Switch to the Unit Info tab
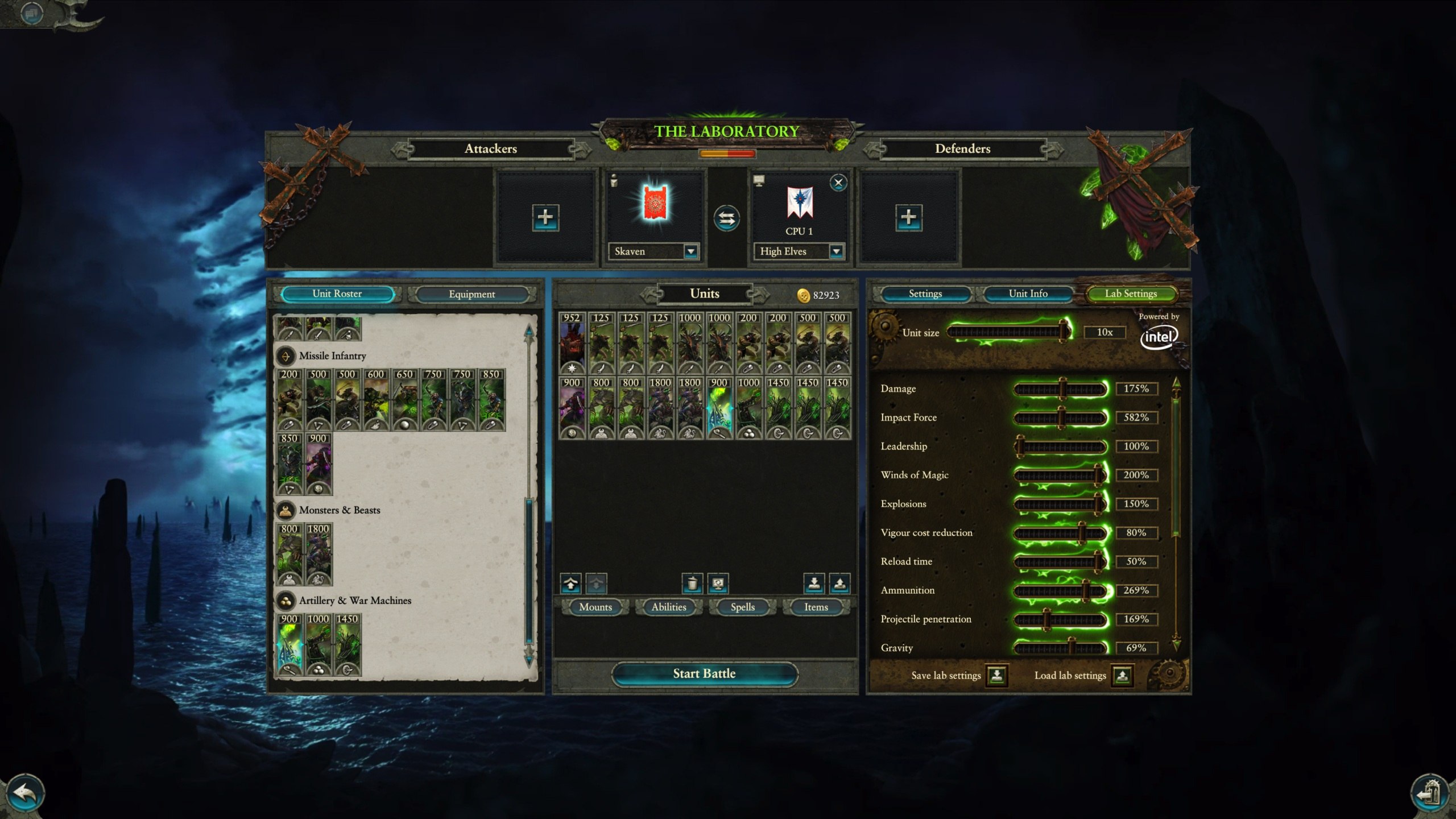 click(1028, 293)
